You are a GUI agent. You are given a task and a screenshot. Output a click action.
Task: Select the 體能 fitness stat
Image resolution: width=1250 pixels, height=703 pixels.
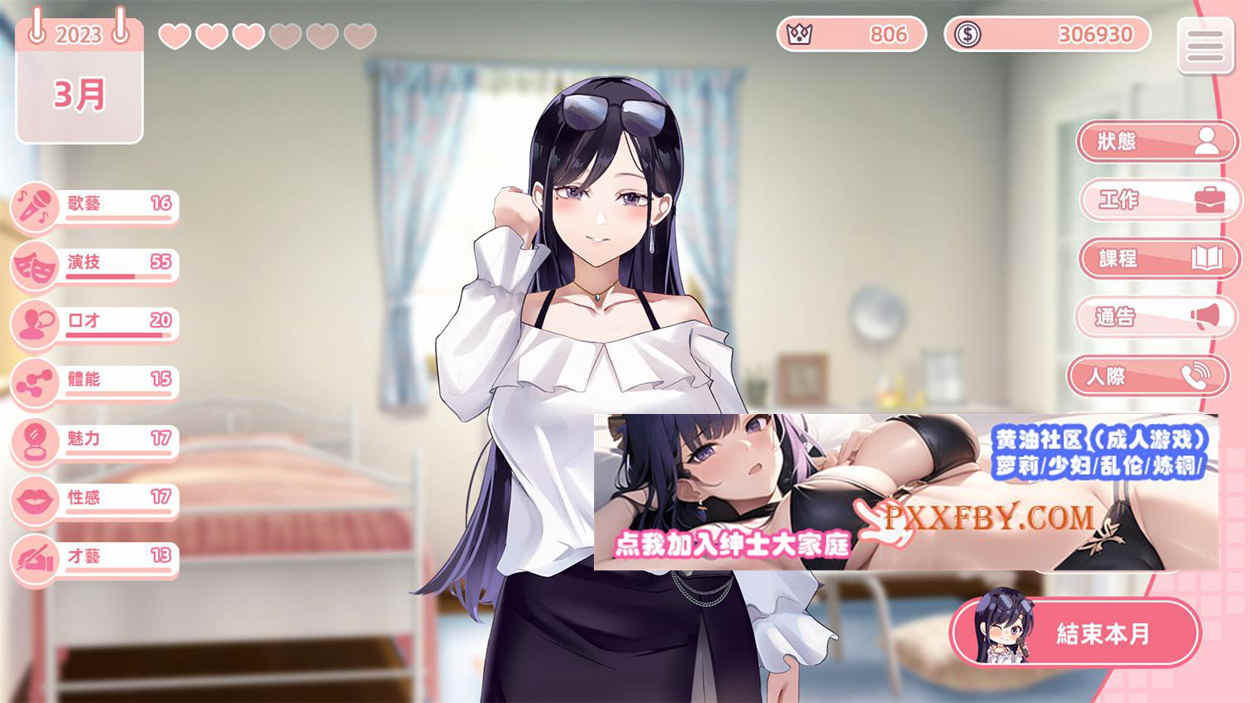tap(96, 382)
